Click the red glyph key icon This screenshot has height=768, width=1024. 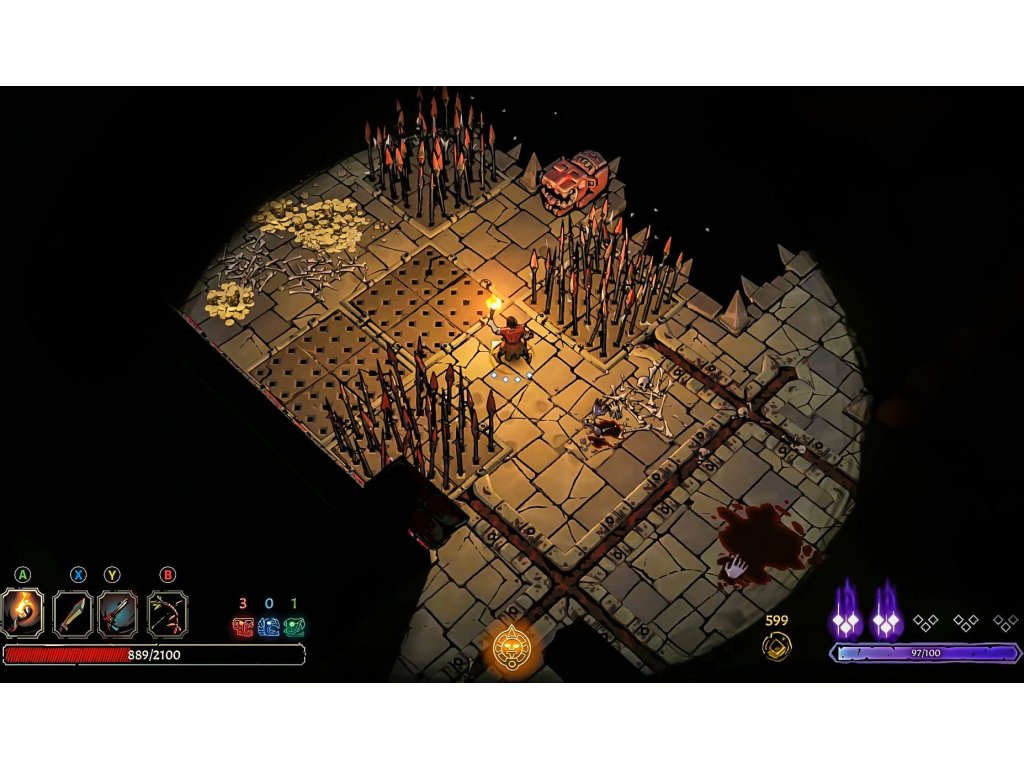(x=242, y=627)
